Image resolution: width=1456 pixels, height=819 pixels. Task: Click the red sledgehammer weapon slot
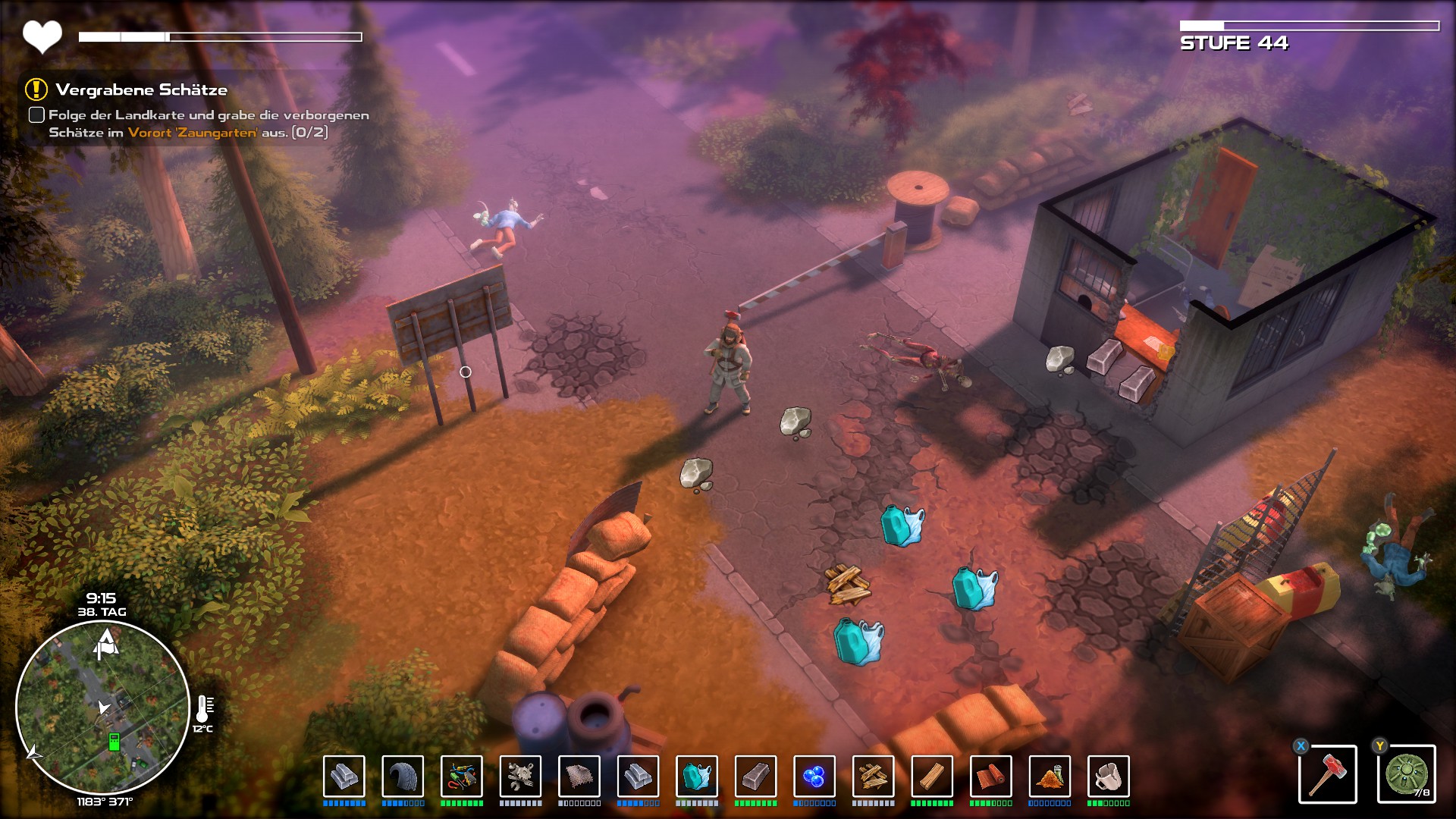tap(1327, 774)
